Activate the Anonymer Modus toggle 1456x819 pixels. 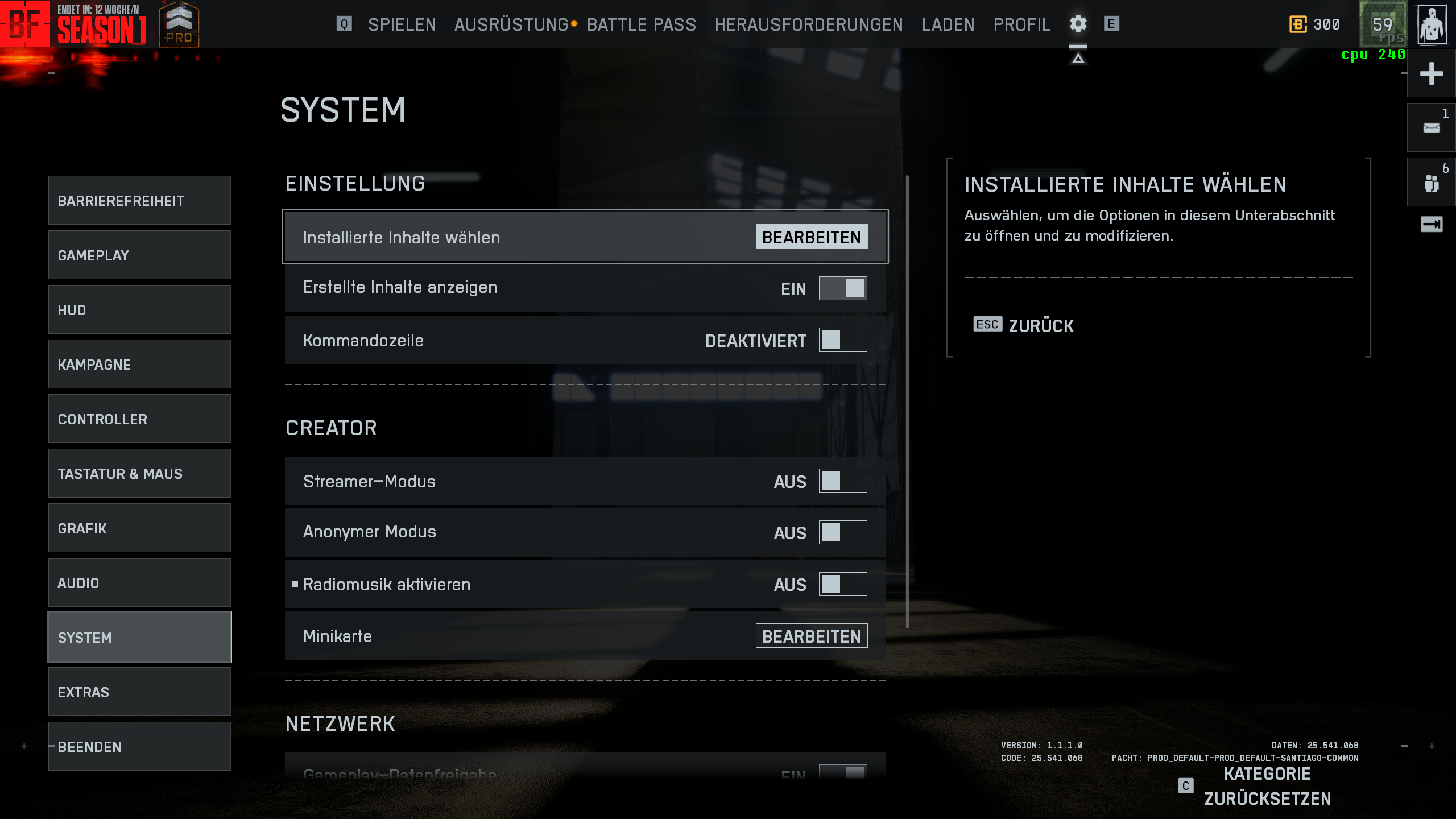[842, 532]
